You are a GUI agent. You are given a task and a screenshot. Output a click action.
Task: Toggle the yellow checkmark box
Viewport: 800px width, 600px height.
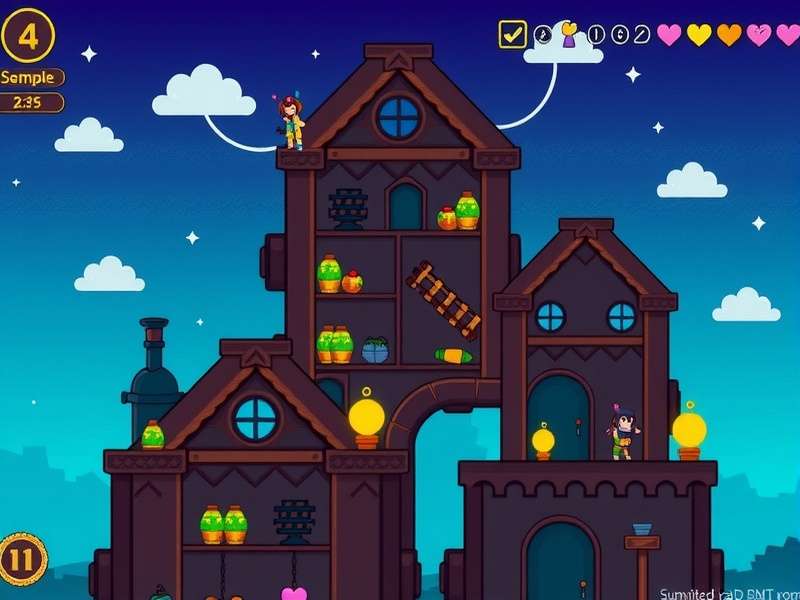pos(512,35)
